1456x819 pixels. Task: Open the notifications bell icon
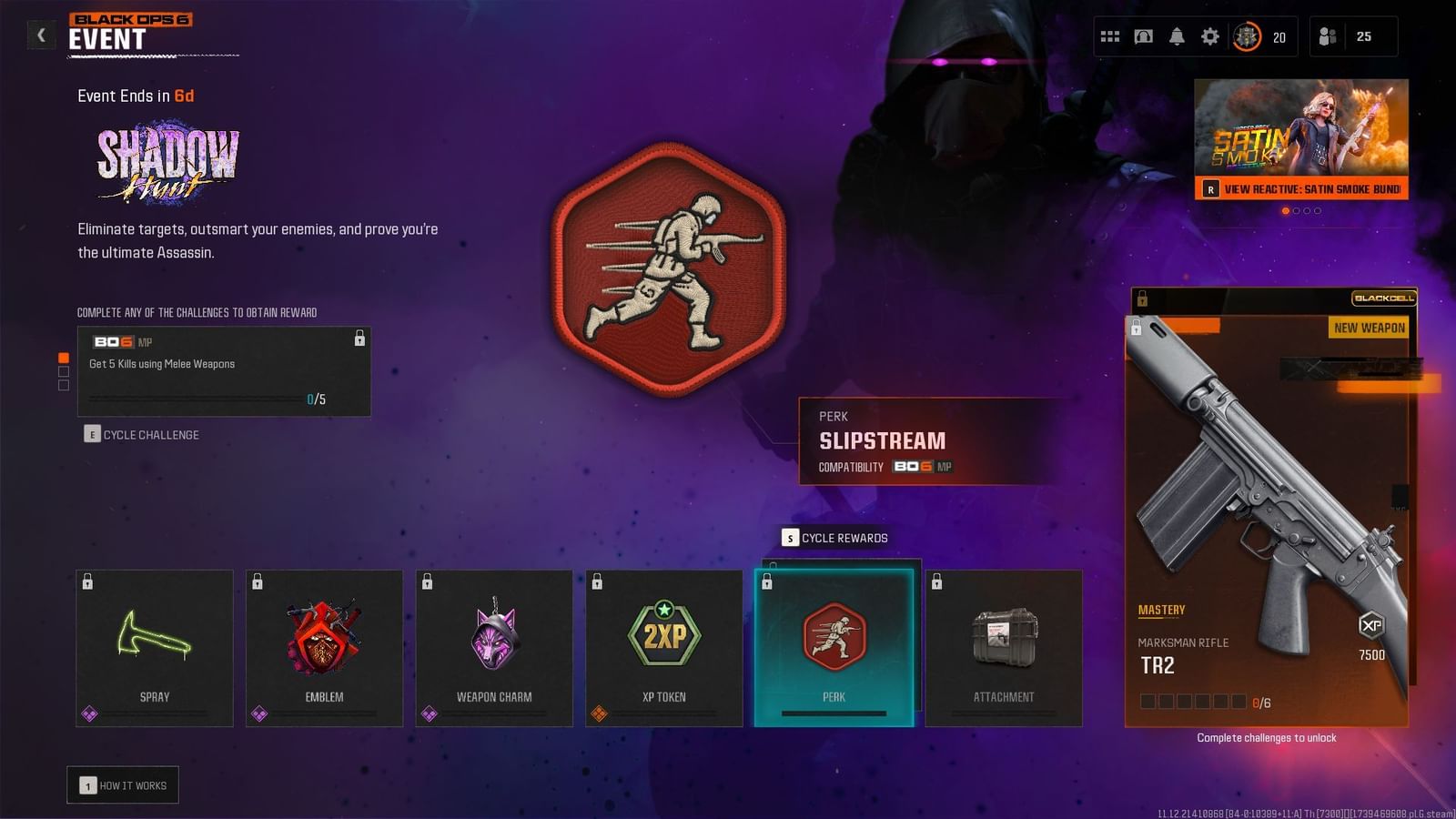pos(1177,36)
